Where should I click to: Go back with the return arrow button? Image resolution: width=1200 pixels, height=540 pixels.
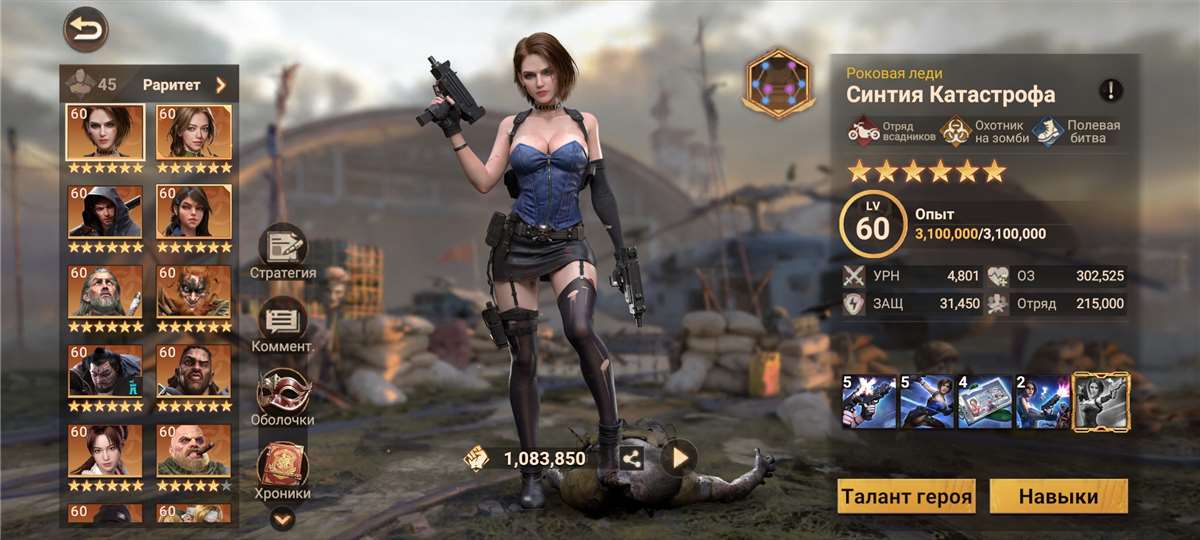86,29
